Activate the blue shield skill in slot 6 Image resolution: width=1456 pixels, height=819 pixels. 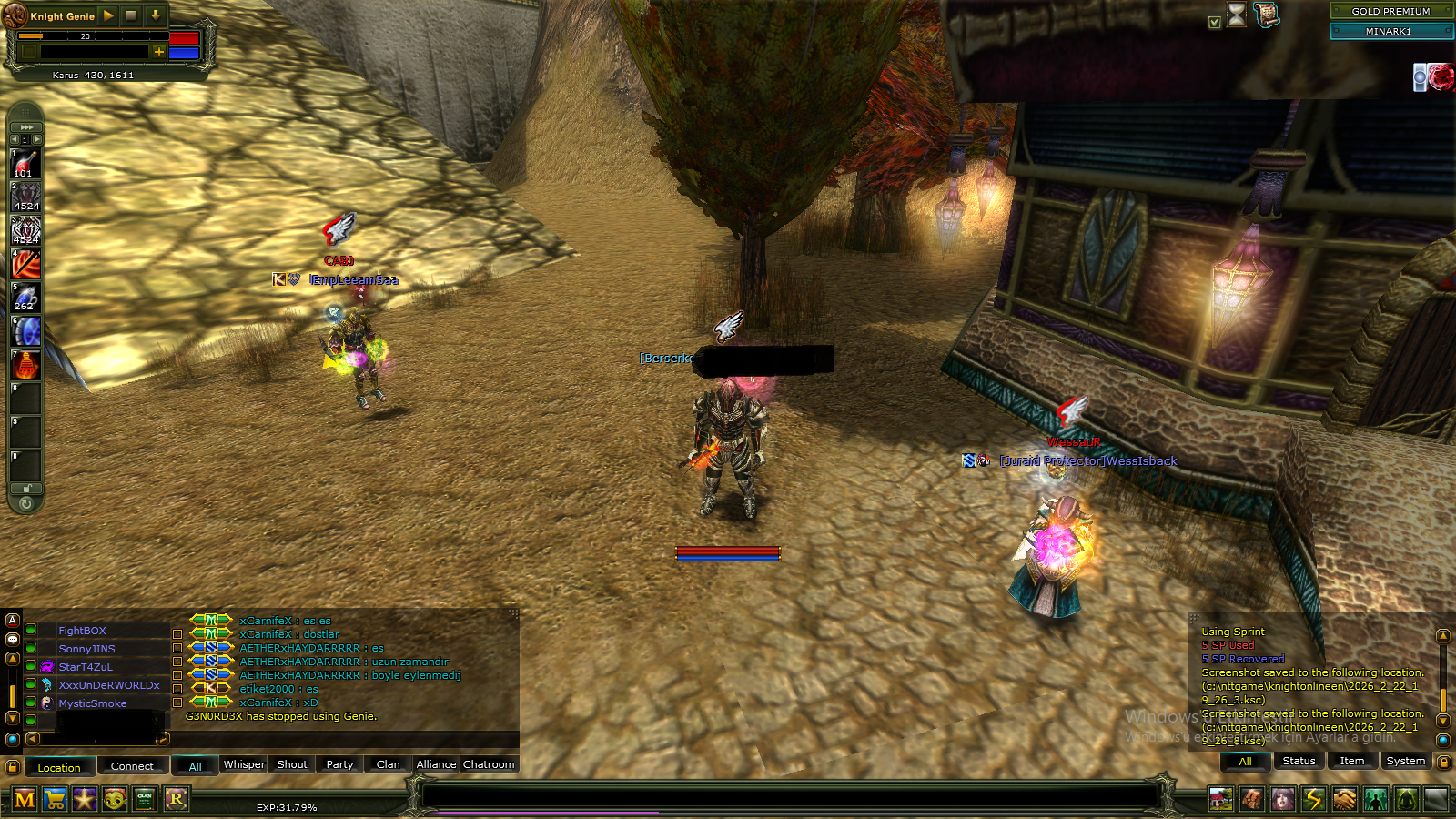pyautogui.click(x=25, y=331)
